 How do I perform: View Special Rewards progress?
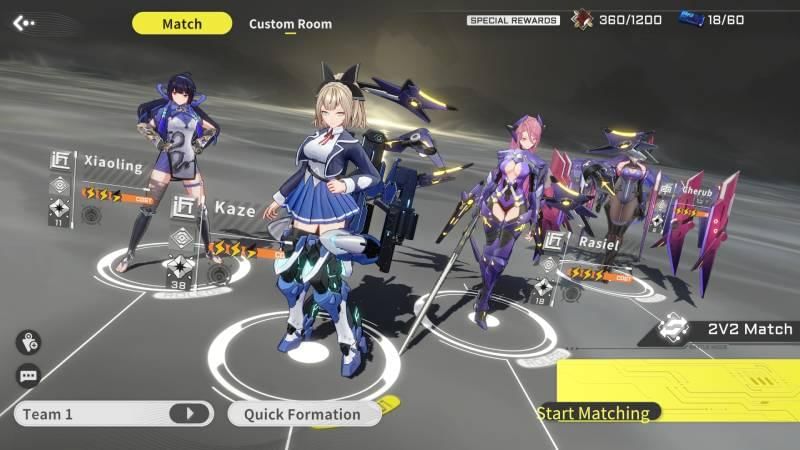point(513,20)
